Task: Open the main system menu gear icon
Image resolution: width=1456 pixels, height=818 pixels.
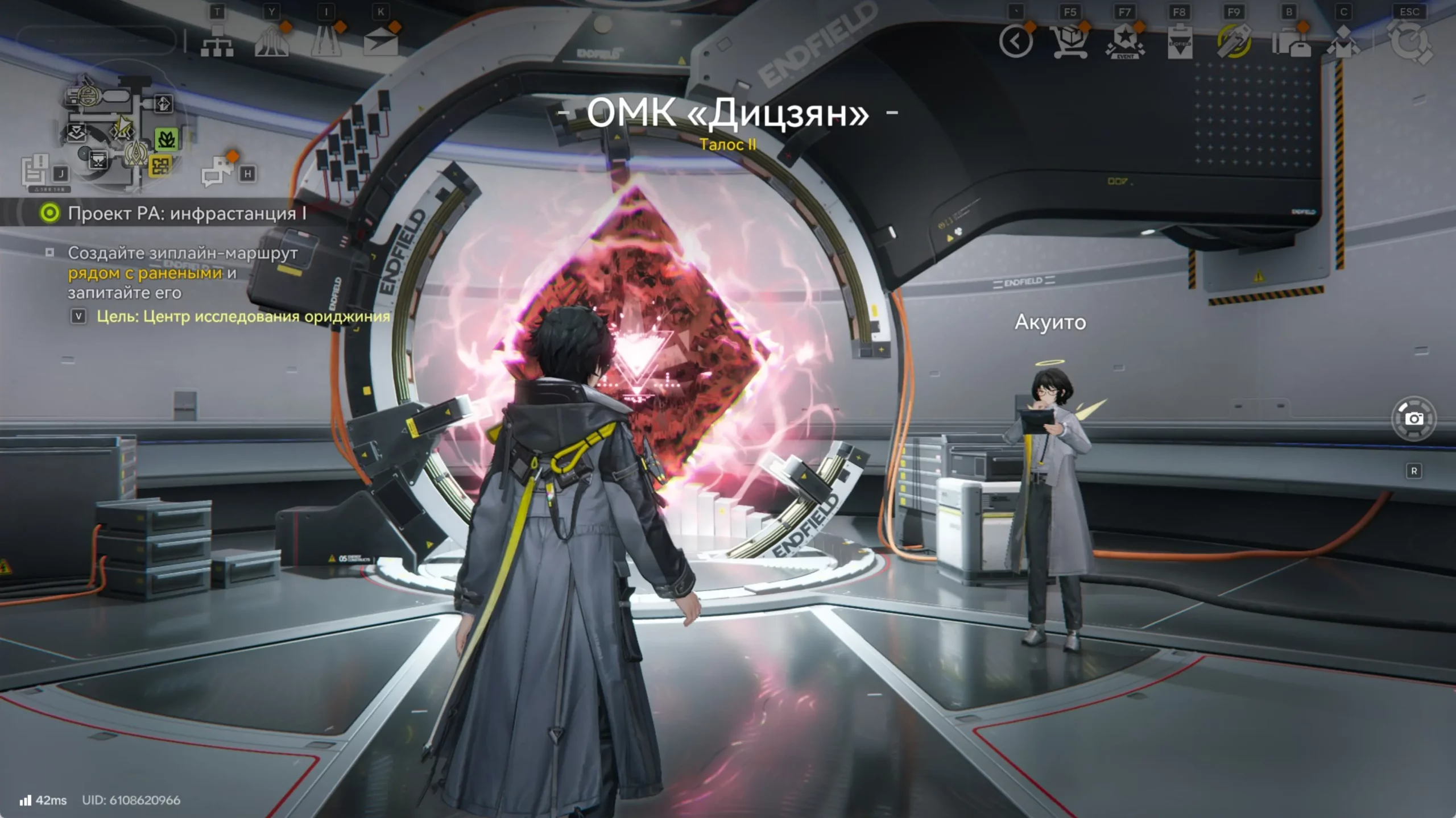Action: pyautogui.click(x=1409, y=43)
